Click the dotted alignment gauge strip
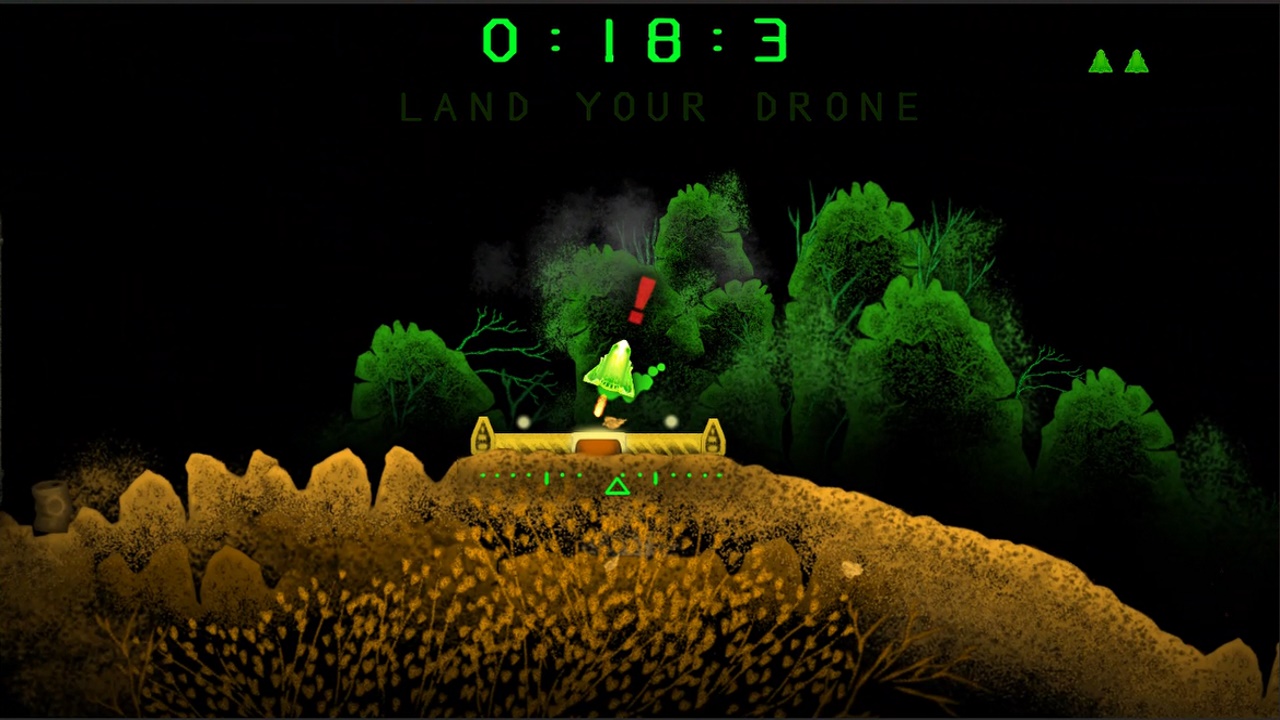The image size is (1280, 720). coord(600,476)
